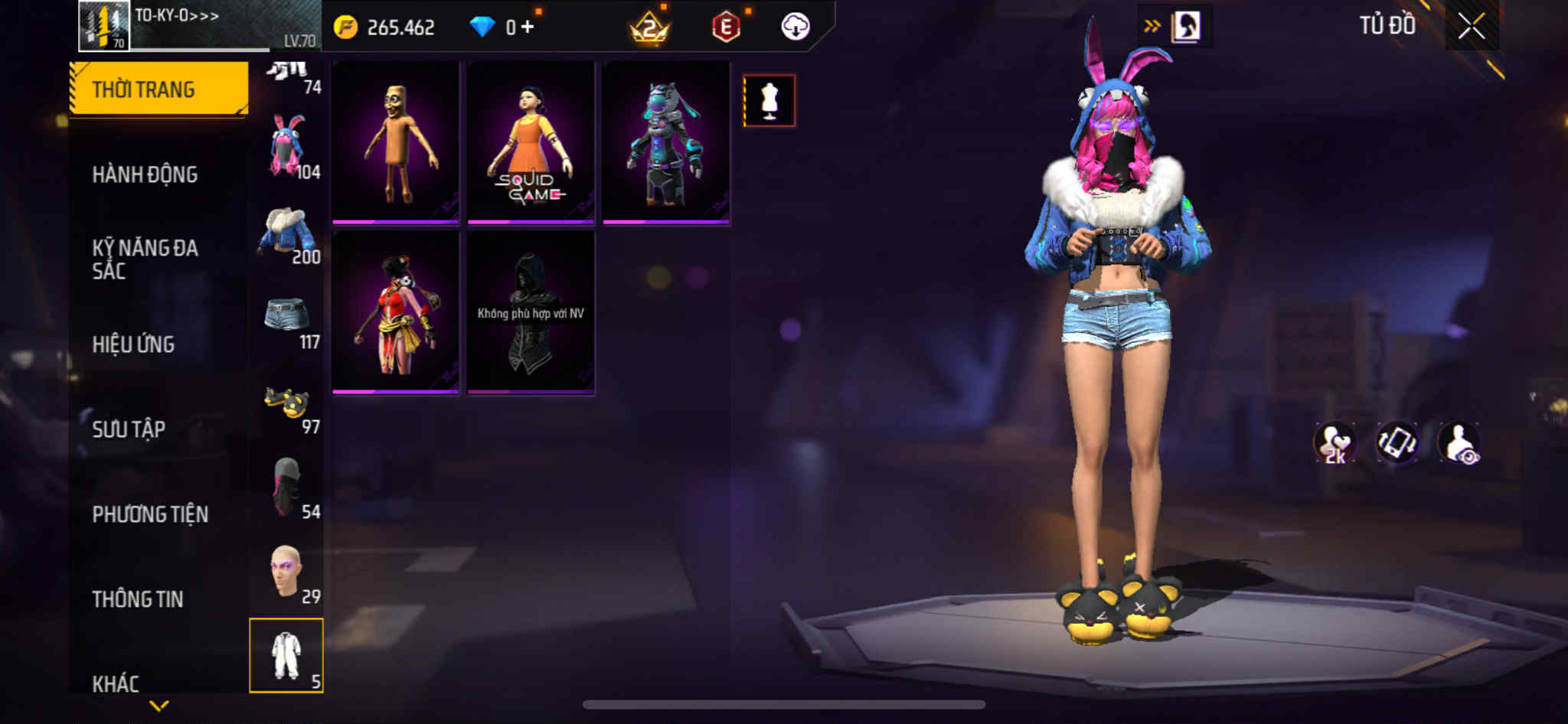Open the bald head face-paint category
Viewport: 1568px width, 724px height.
click(x=287, y=572)
